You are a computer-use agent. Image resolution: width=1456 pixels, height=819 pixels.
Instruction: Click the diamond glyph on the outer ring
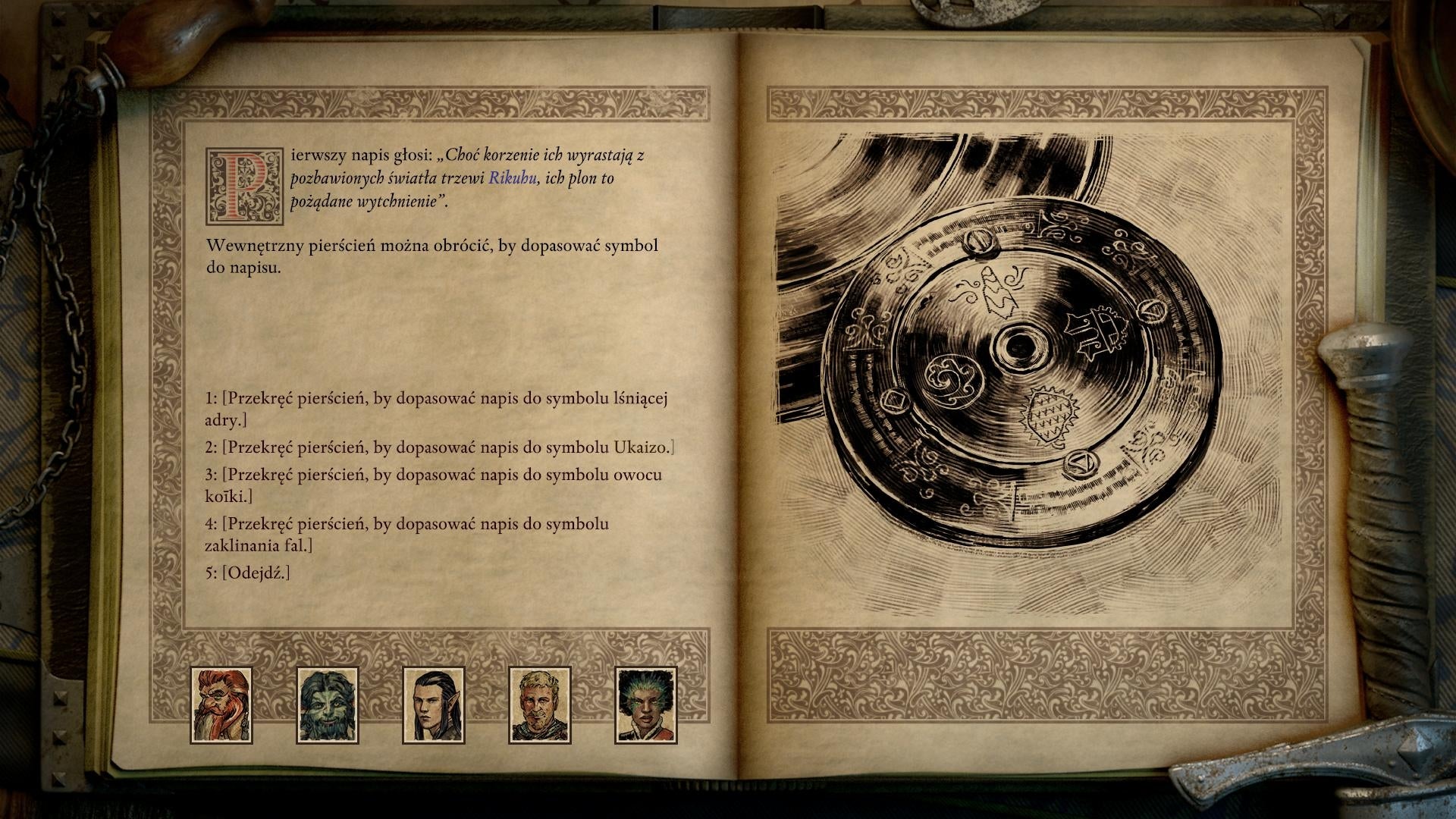(x=896, y=403)
